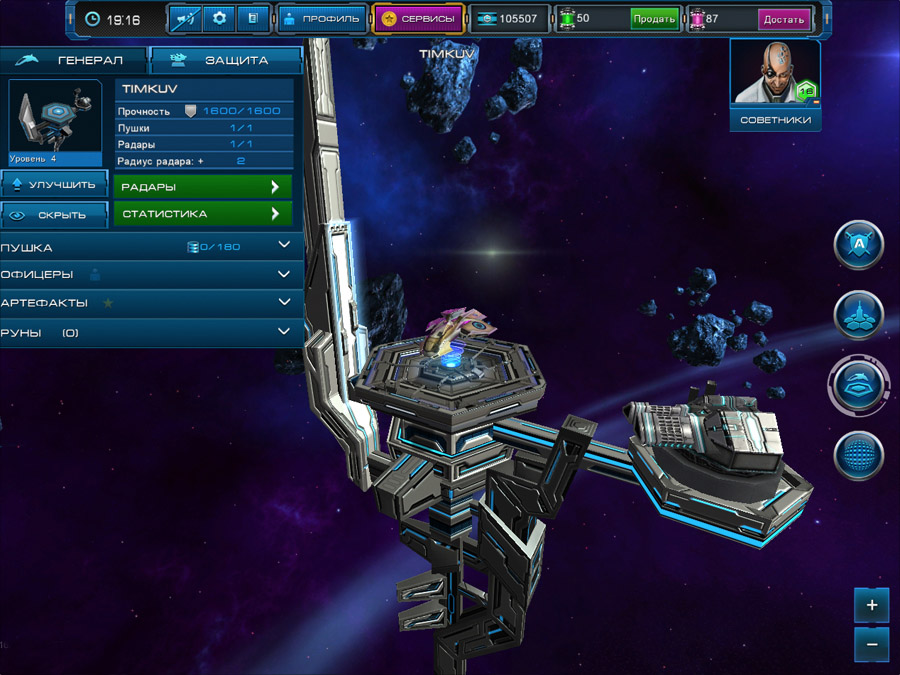Open the Статистика statistics section

(x=203, y=214)
